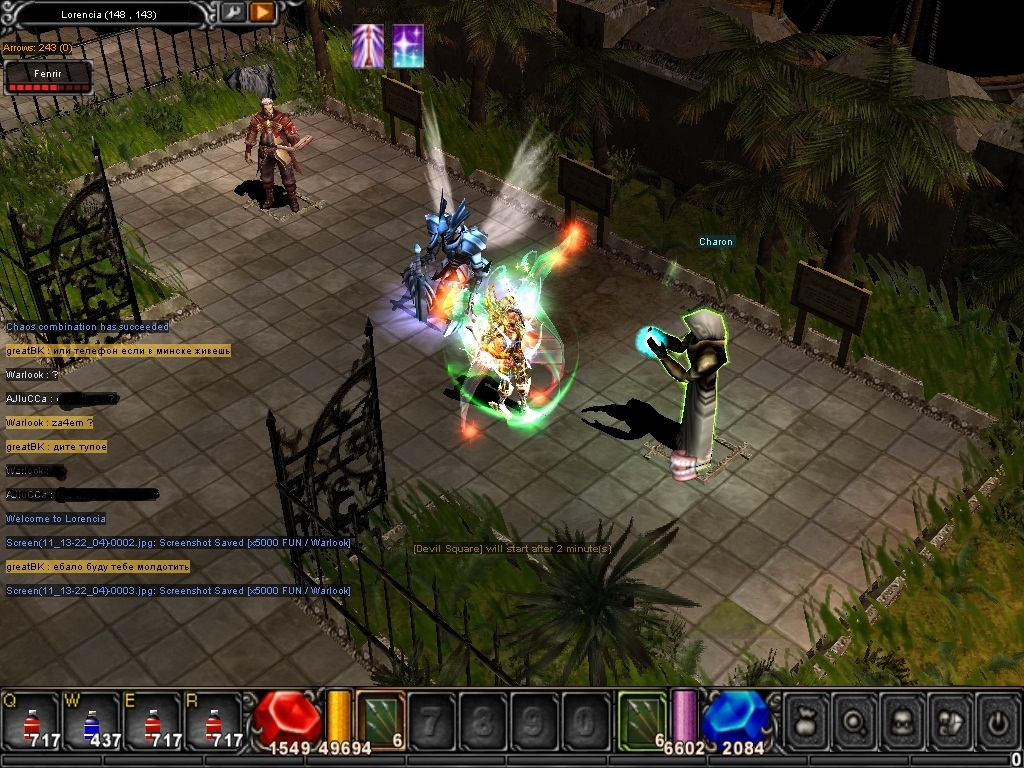
Task: Click the orange play arrow button
Action: [x=262, y=12]
